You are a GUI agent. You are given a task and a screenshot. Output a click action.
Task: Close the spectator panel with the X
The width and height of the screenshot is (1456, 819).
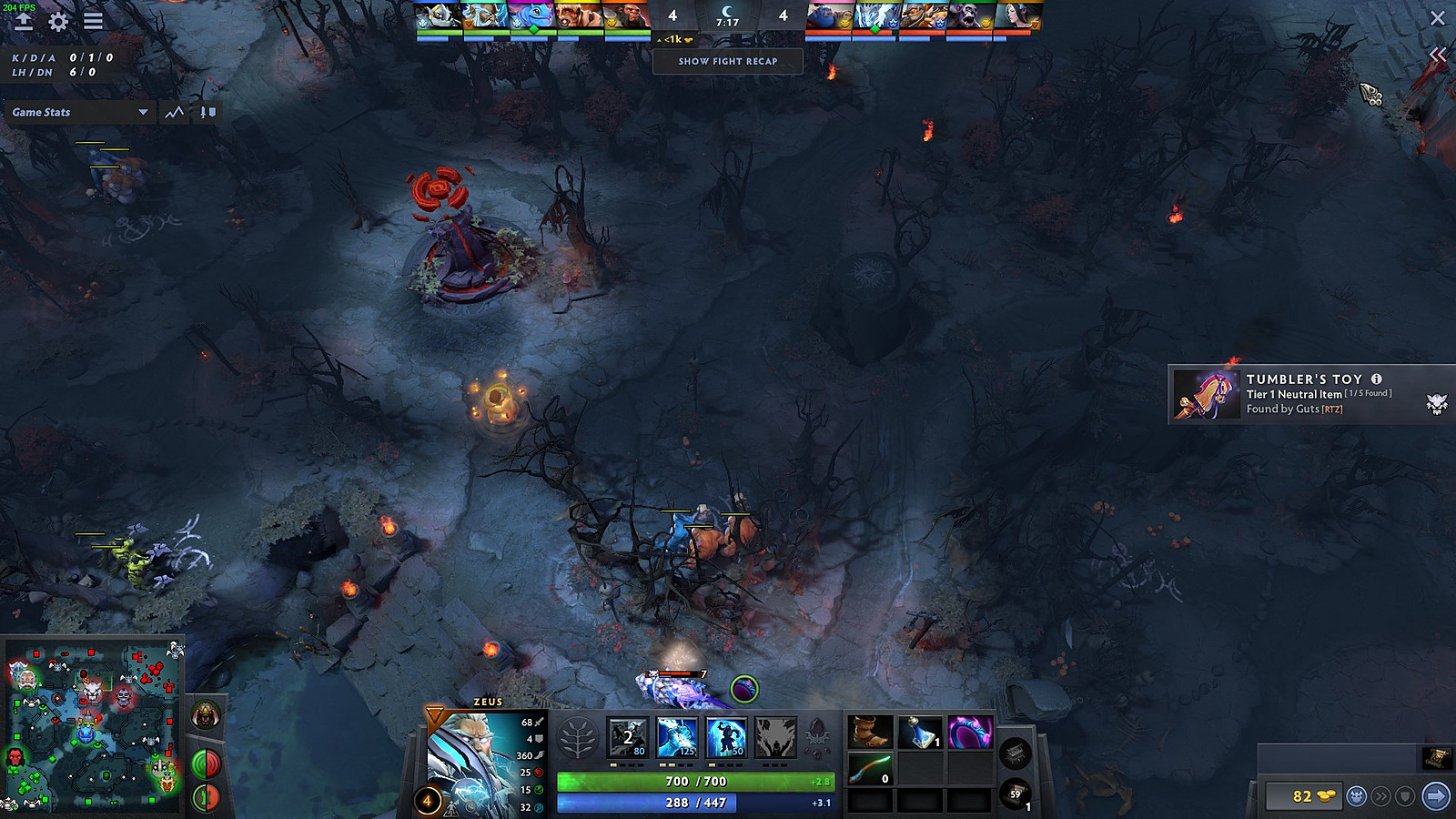(1438, 18)
